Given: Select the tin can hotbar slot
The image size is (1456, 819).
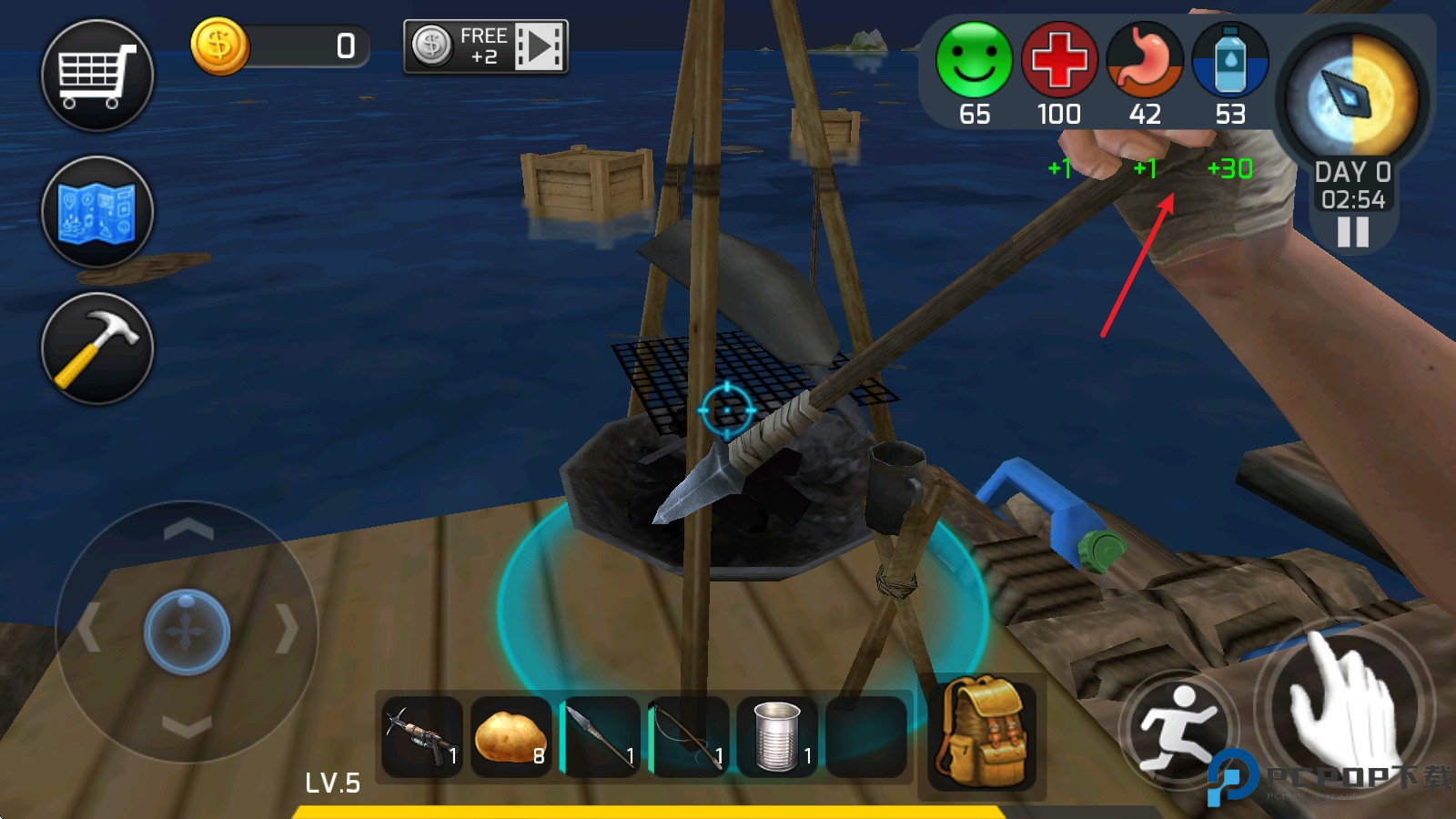Looking at the screenshot, I should (778, 737).
